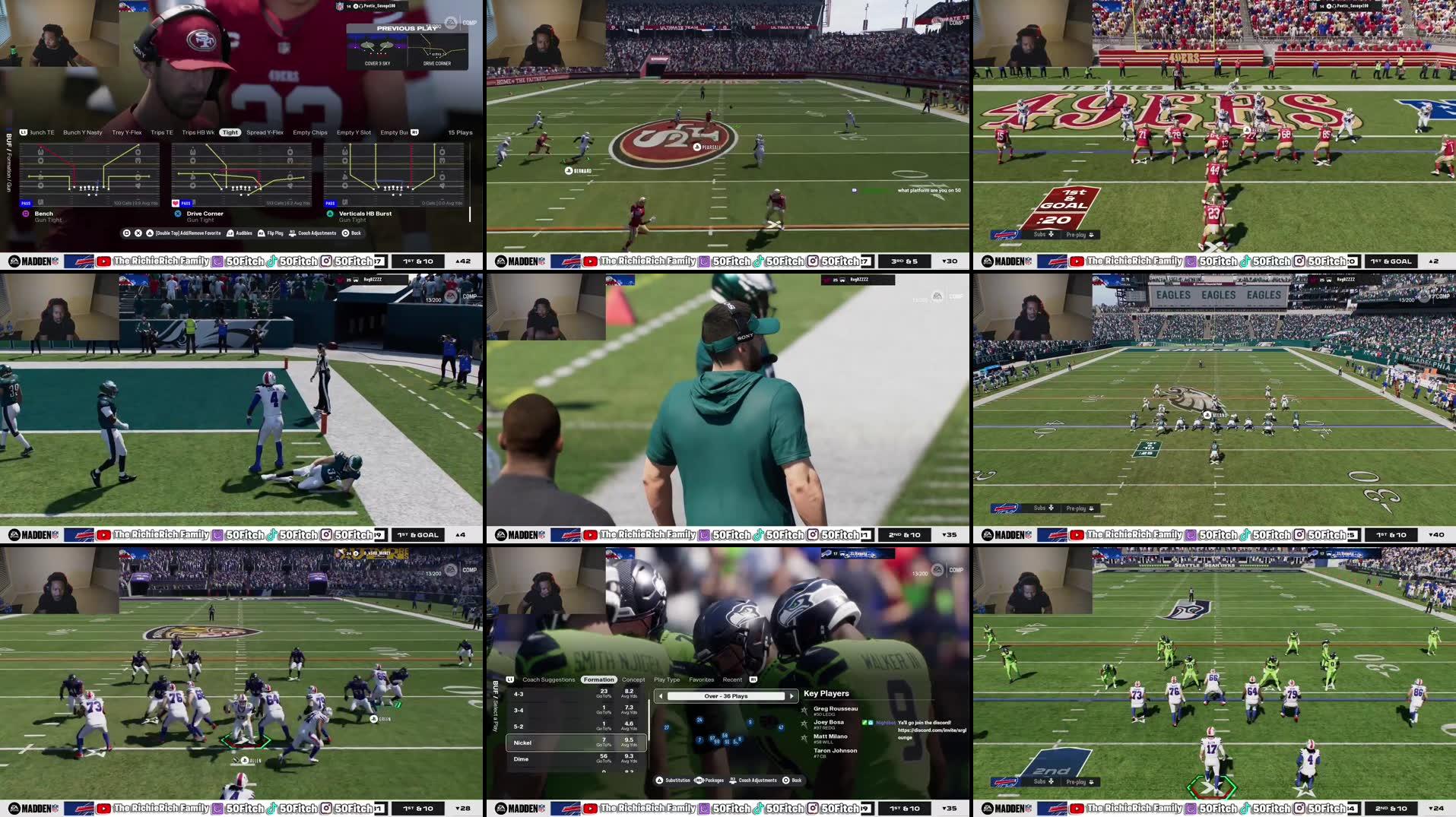Click the YouTube icon beside The RichieRich Family
Viewport: 1456px width, 817px height.
click(103, 261)
